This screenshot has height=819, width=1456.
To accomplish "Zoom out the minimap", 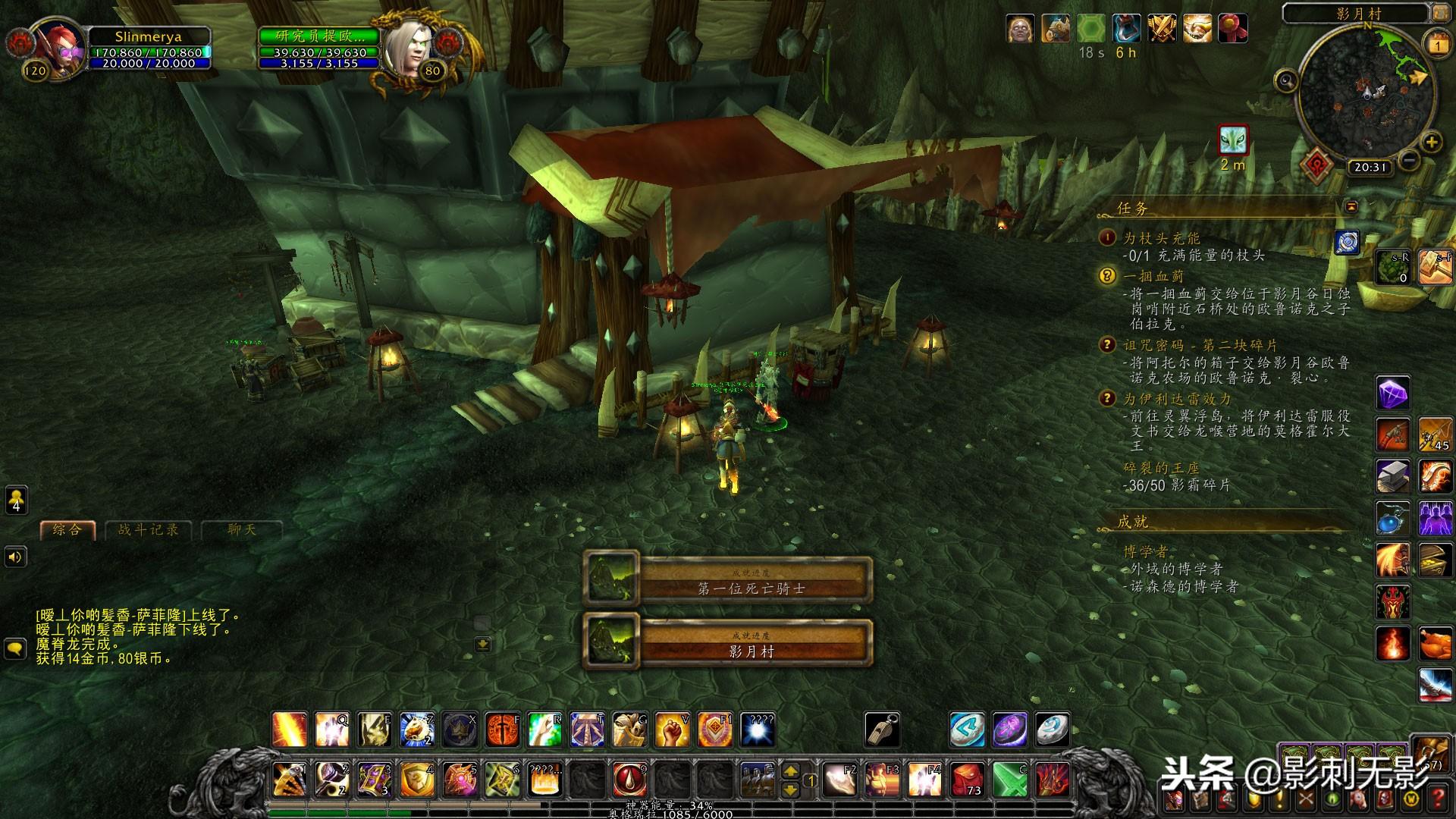I will [1408, 160].
